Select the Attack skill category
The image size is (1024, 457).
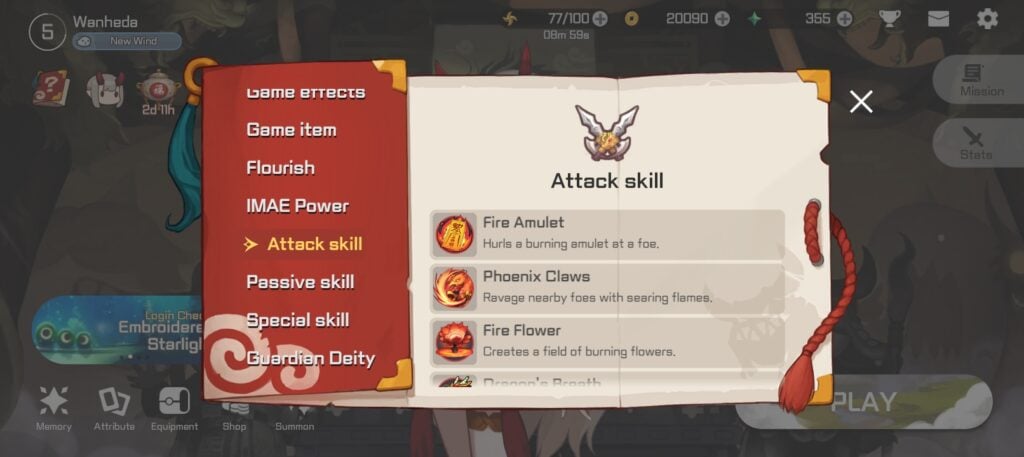pos(314,244)
